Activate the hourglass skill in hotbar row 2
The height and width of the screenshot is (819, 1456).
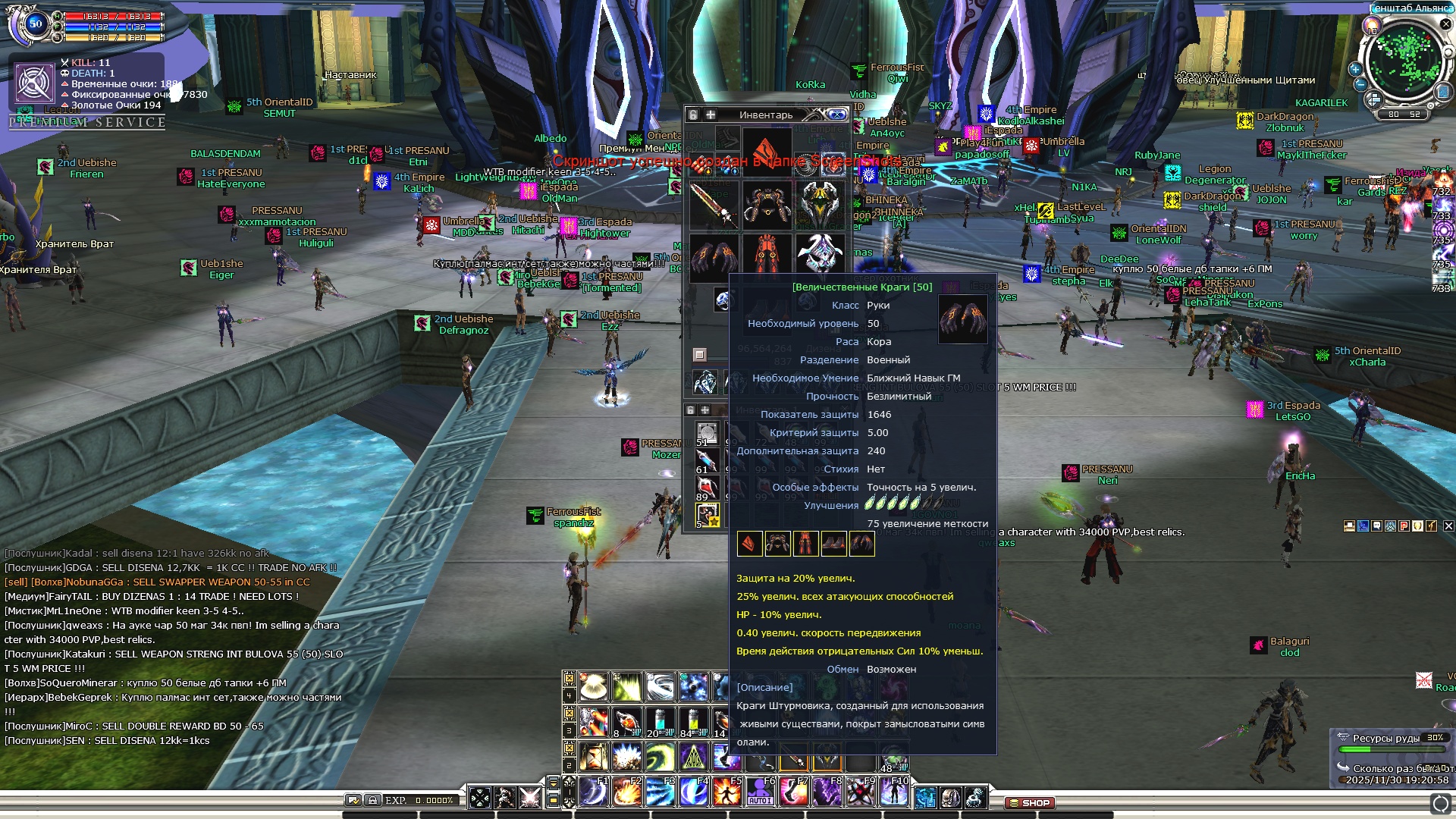[594, 757]
